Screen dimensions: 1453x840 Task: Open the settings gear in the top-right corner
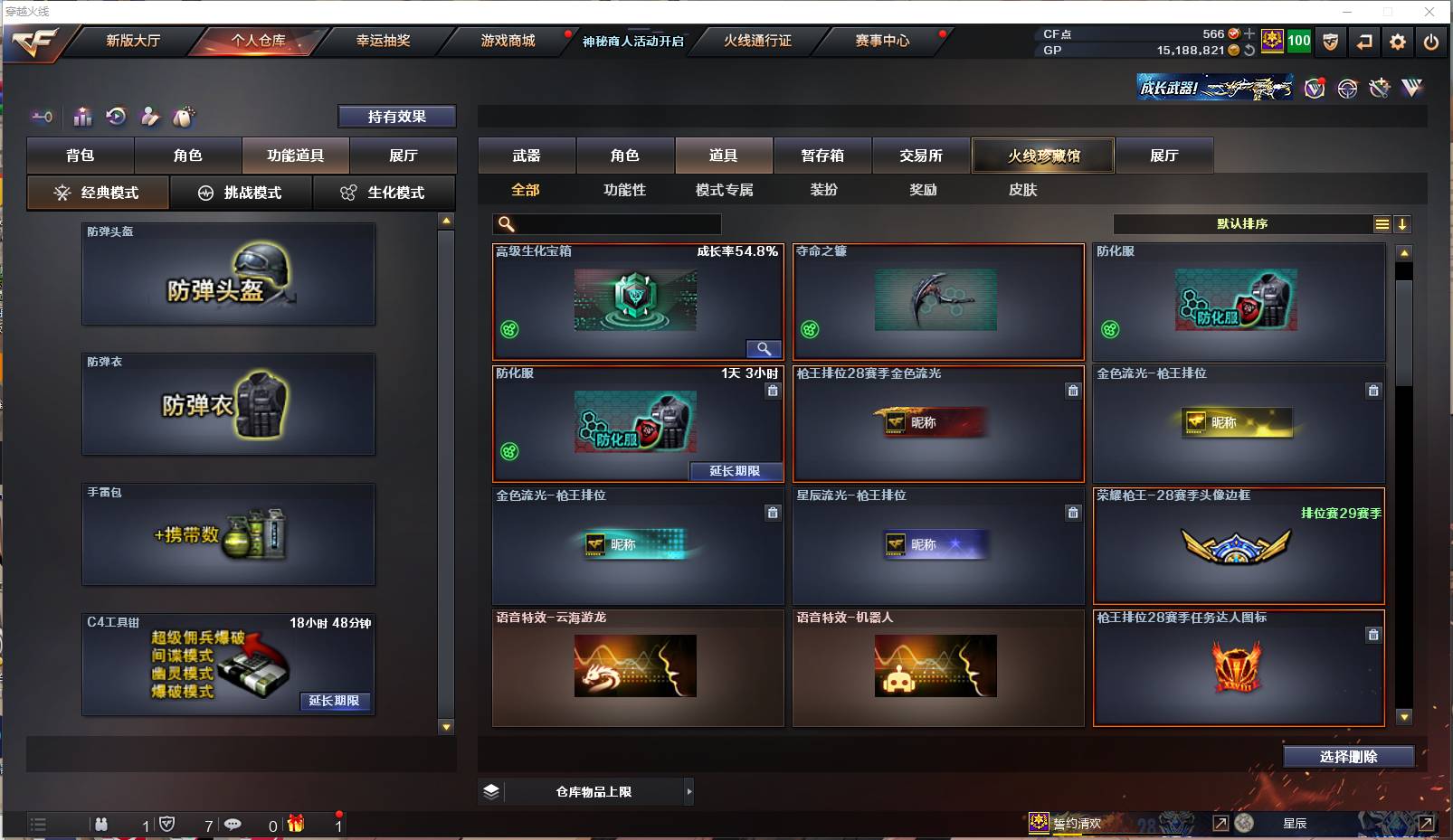pos(1398,42)
